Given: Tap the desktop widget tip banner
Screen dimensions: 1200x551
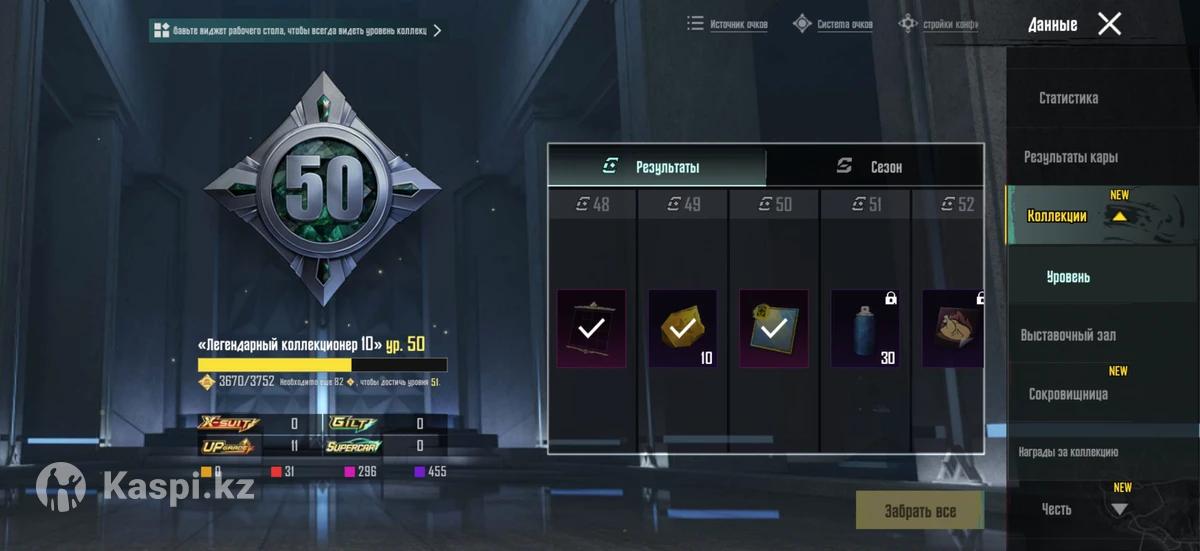Looking at the screenshot, I should point(296,31).
